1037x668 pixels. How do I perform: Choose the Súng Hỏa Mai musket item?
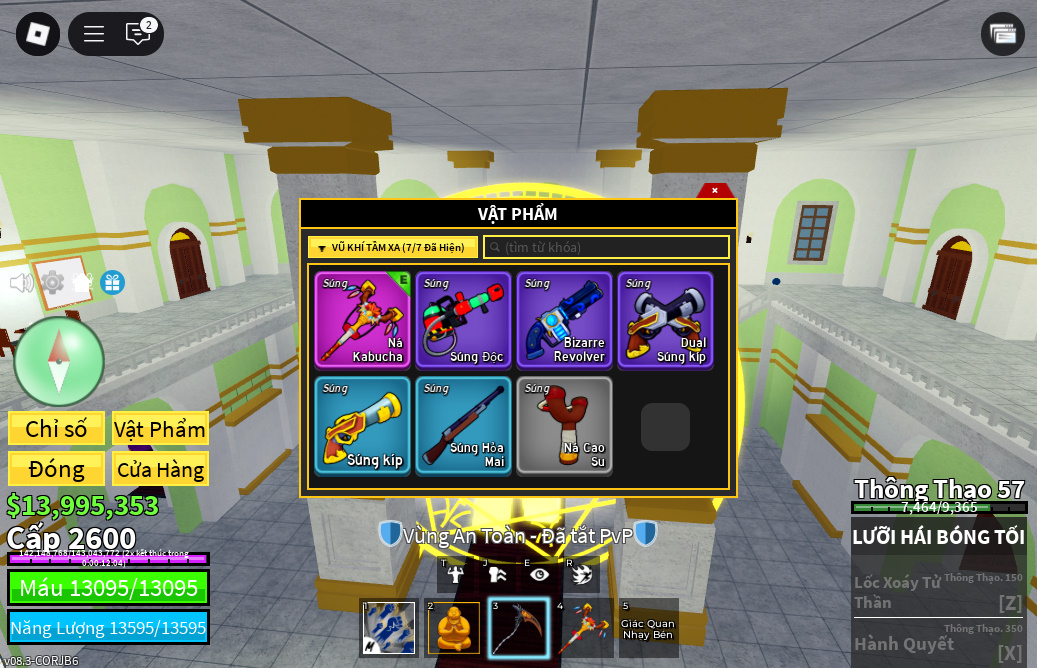[x=463, y=424]
